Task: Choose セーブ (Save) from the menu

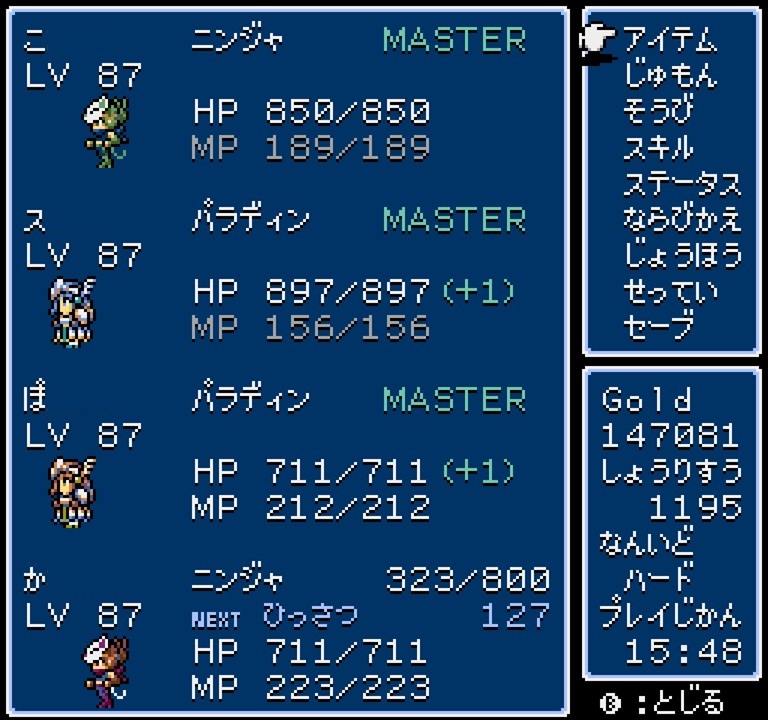Action: tap(657, 327)
